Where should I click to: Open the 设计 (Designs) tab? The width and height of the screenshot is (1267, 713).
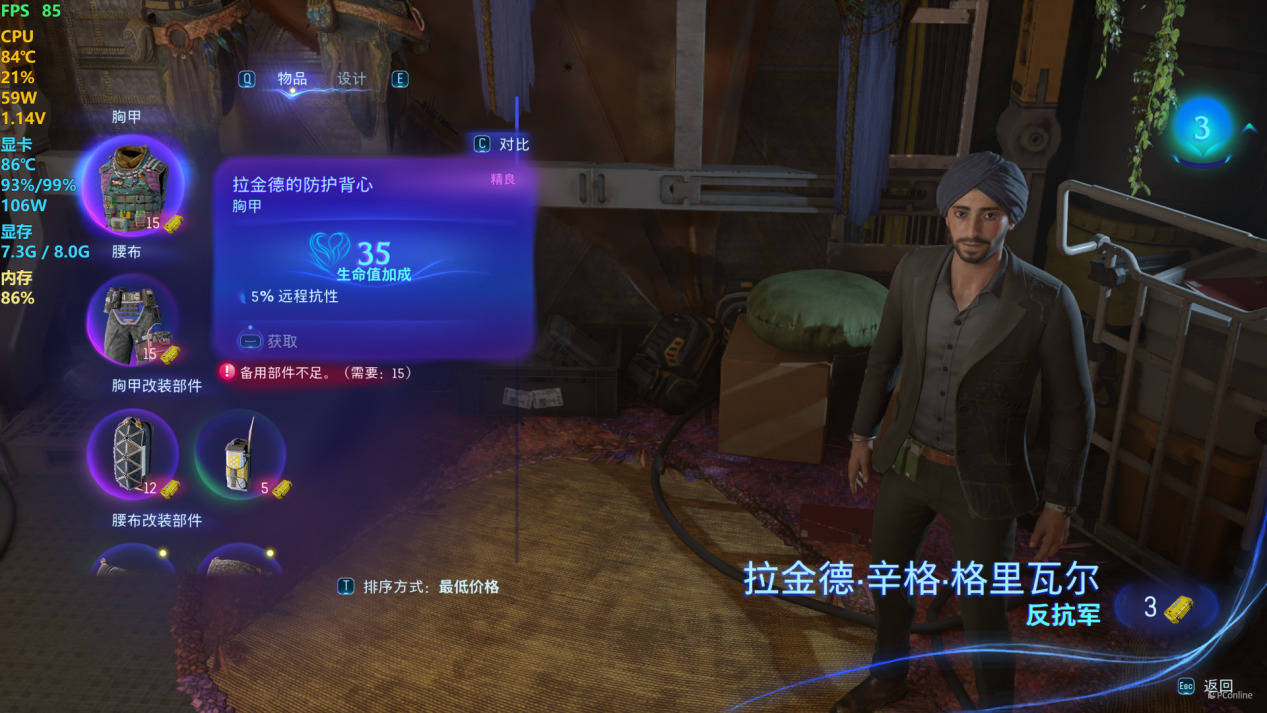click(x=352, y=79)
